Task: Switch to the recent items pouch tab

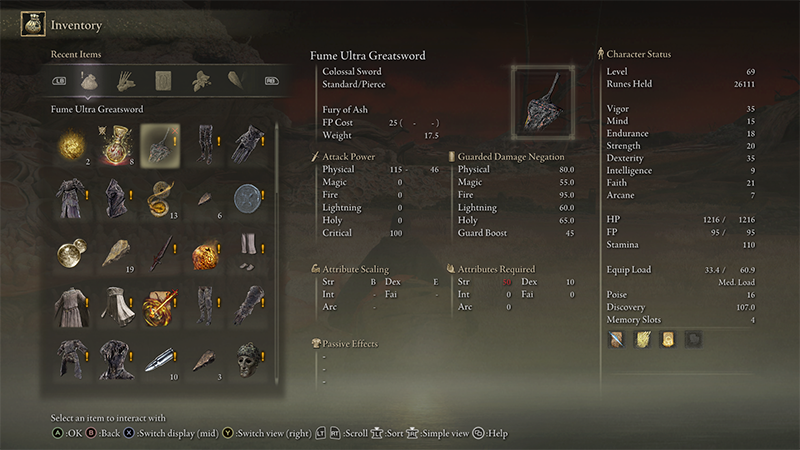Action: (90, 80)
